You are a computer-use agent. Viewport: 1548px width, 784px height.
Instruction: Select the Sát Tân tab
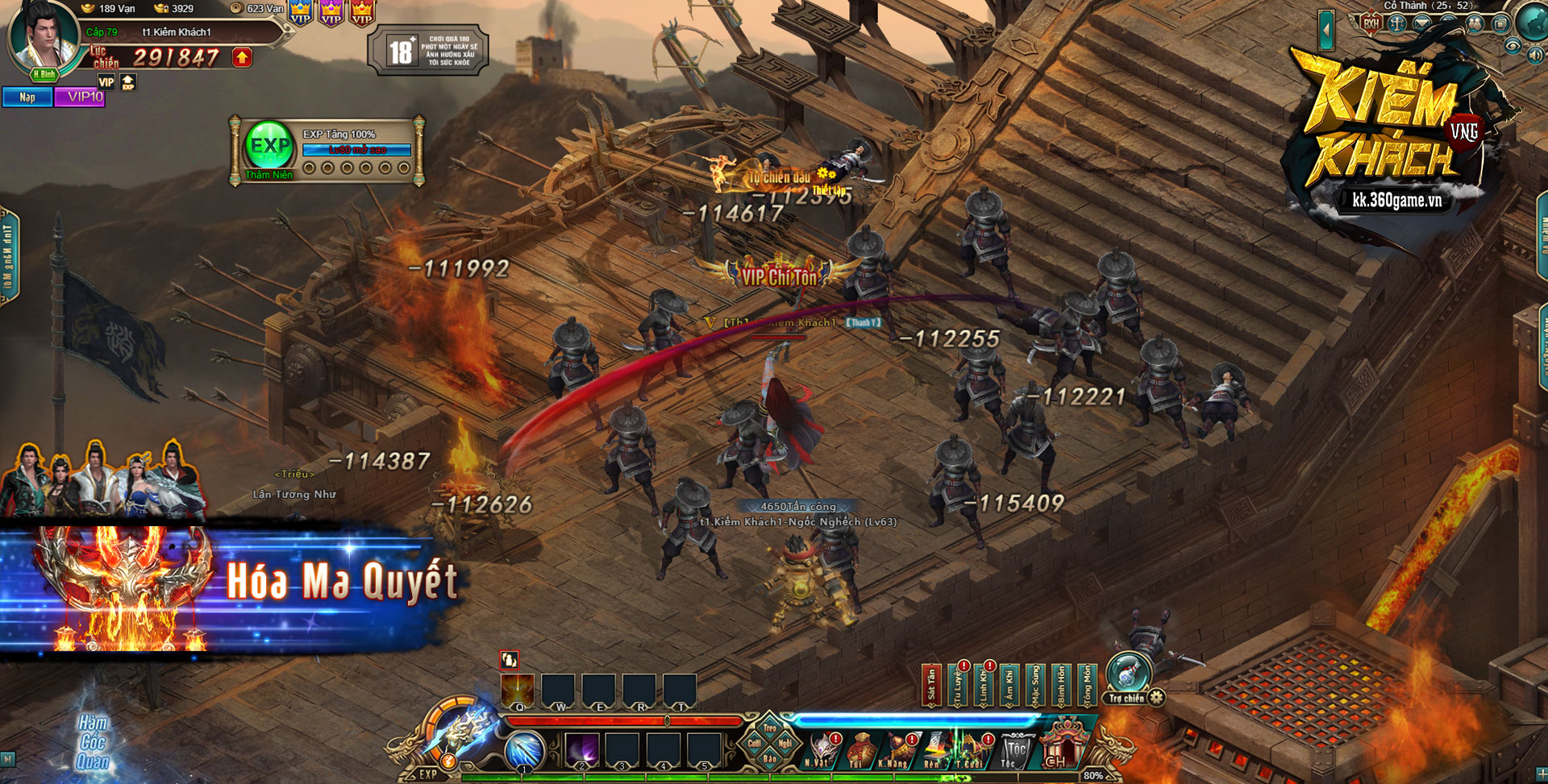(x=931, y=685)
